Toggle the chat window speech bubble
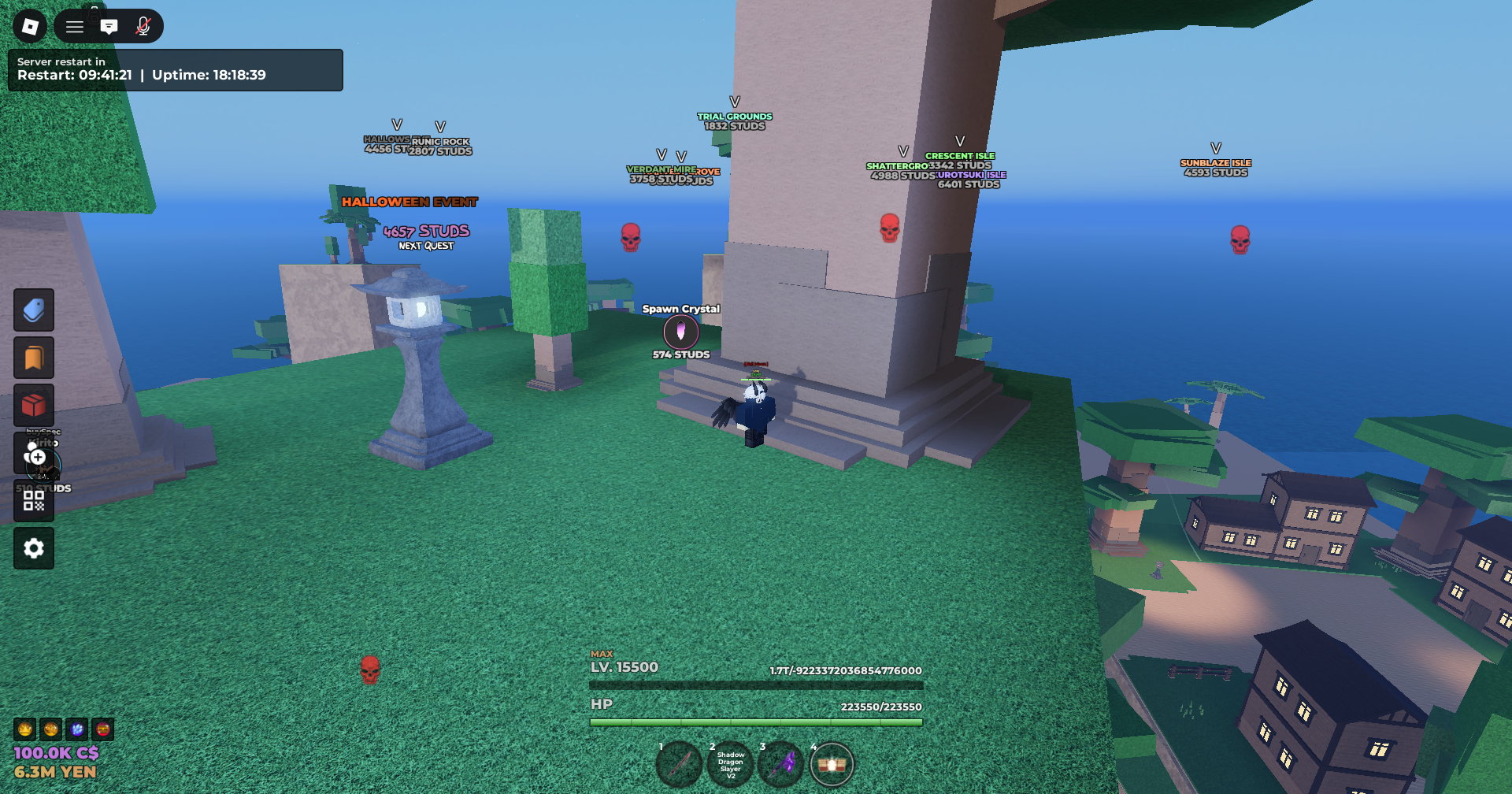The width and height of the screenshot is (1512, 794). tap(109, 27)
